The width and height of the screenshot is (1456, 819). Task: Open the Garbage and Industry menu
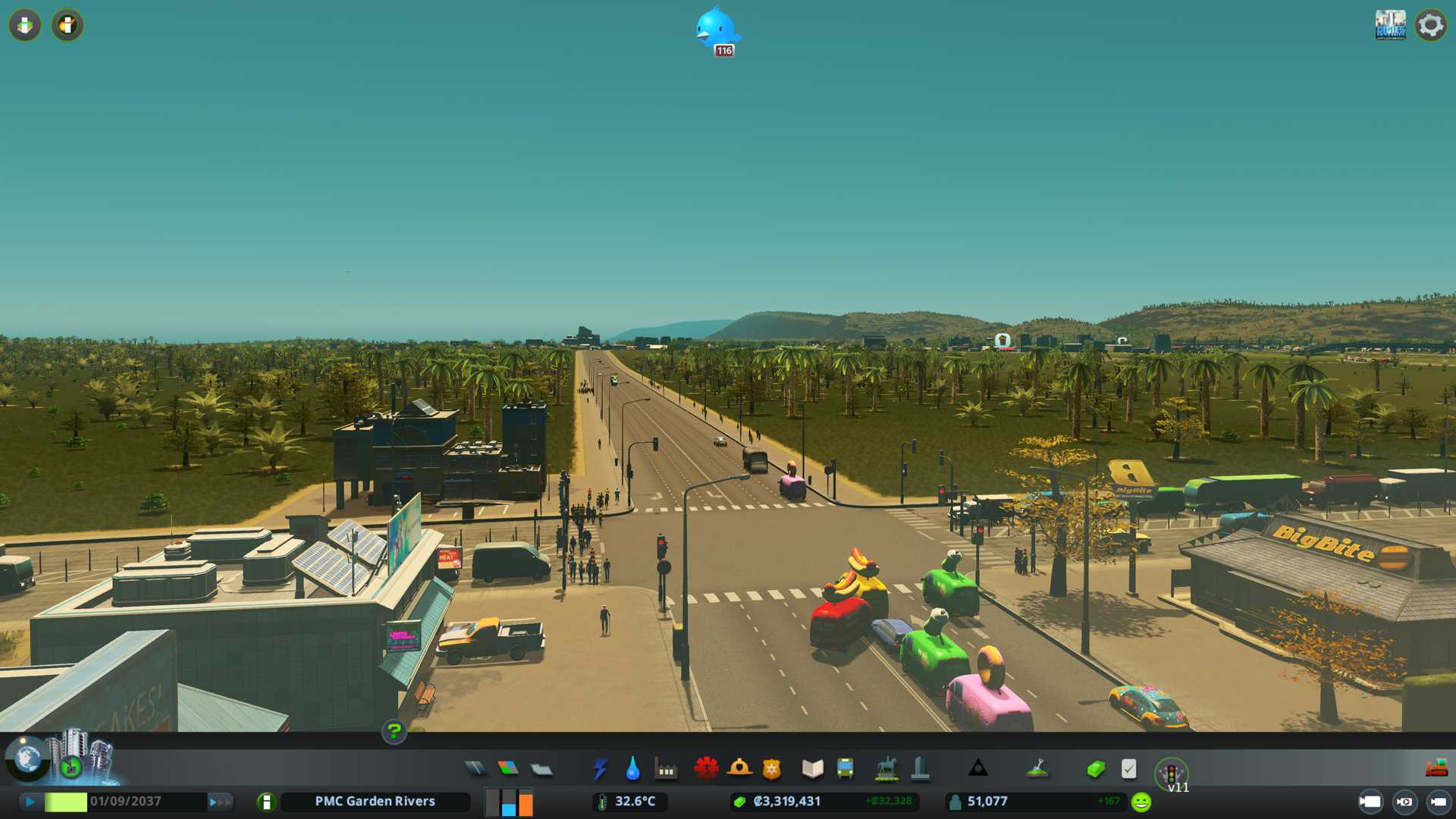pyautogui.click(x=666, y=770)
